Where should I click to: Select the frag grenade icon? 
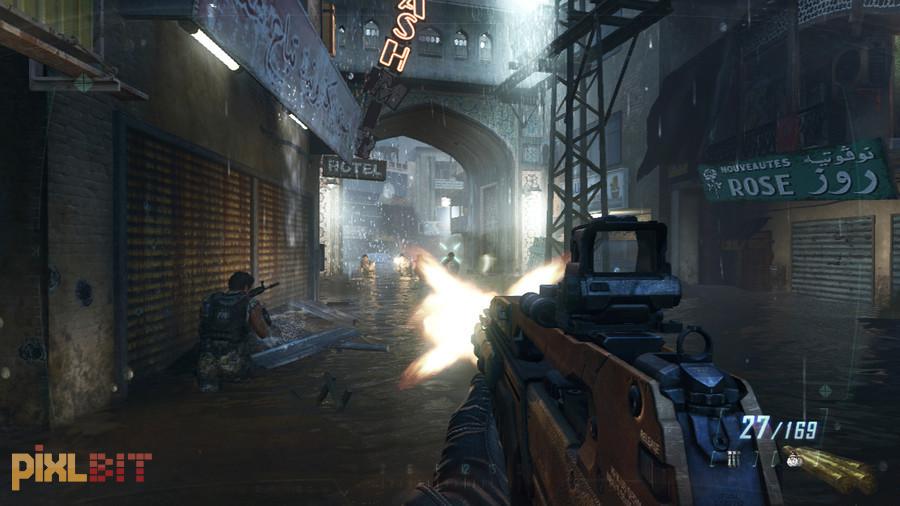794,460
